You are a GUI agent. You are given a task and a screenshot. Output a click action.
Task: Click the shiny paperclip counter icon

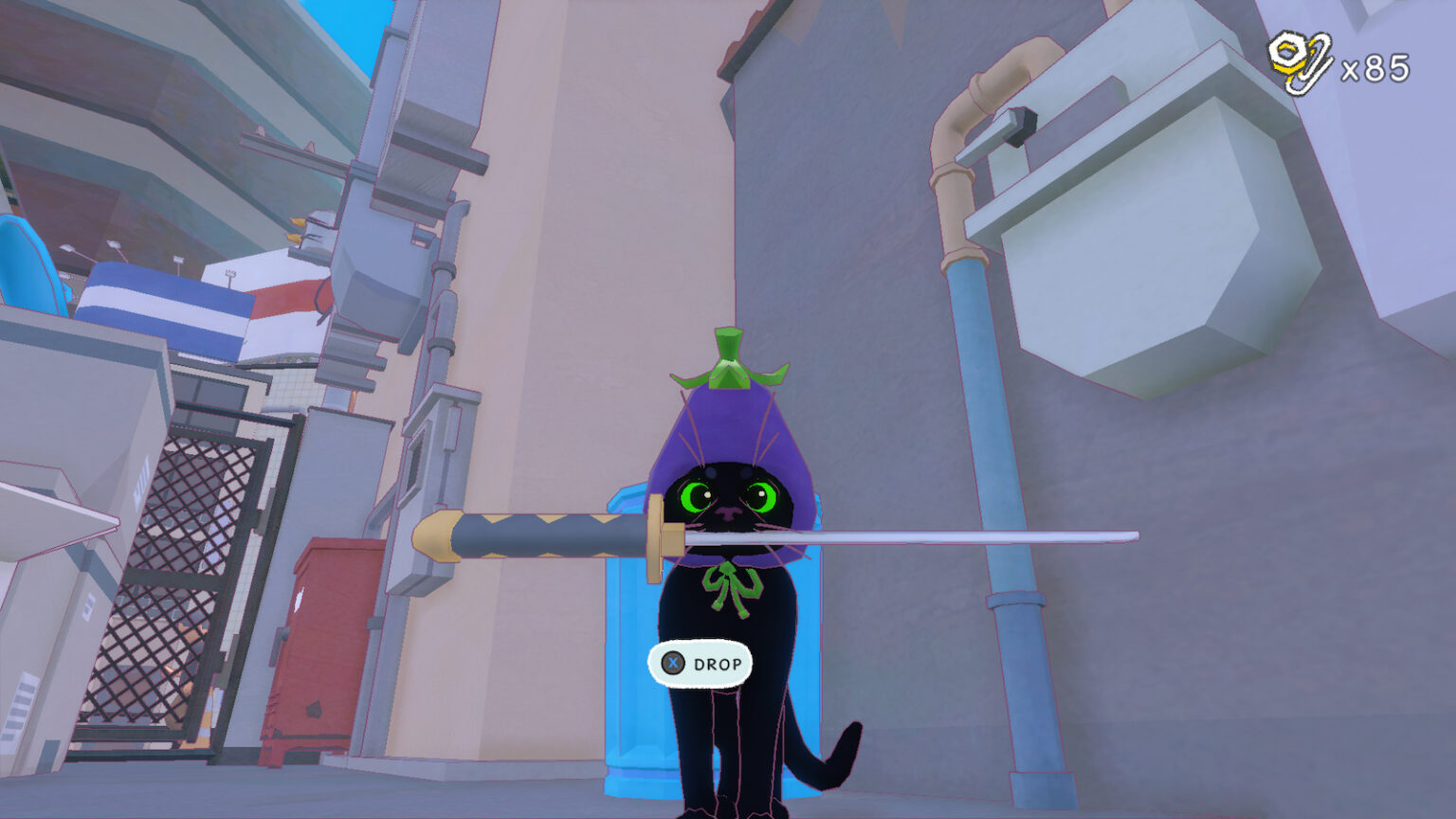point(1300,59)
